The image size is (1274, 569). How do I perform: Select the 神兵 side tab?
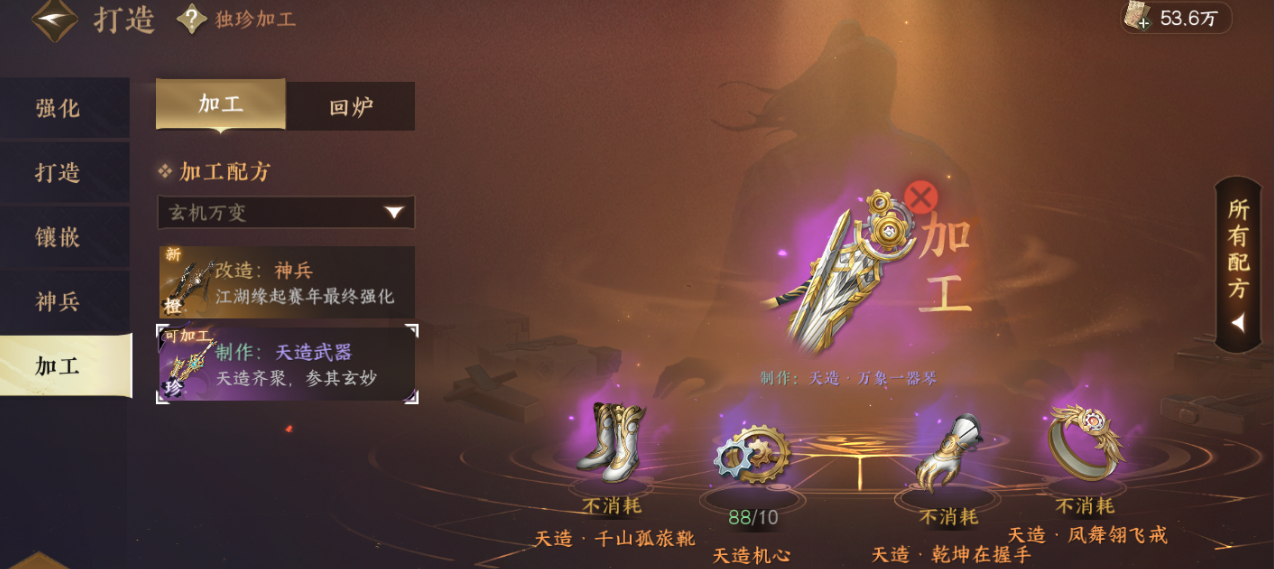[x=58, y=301]
